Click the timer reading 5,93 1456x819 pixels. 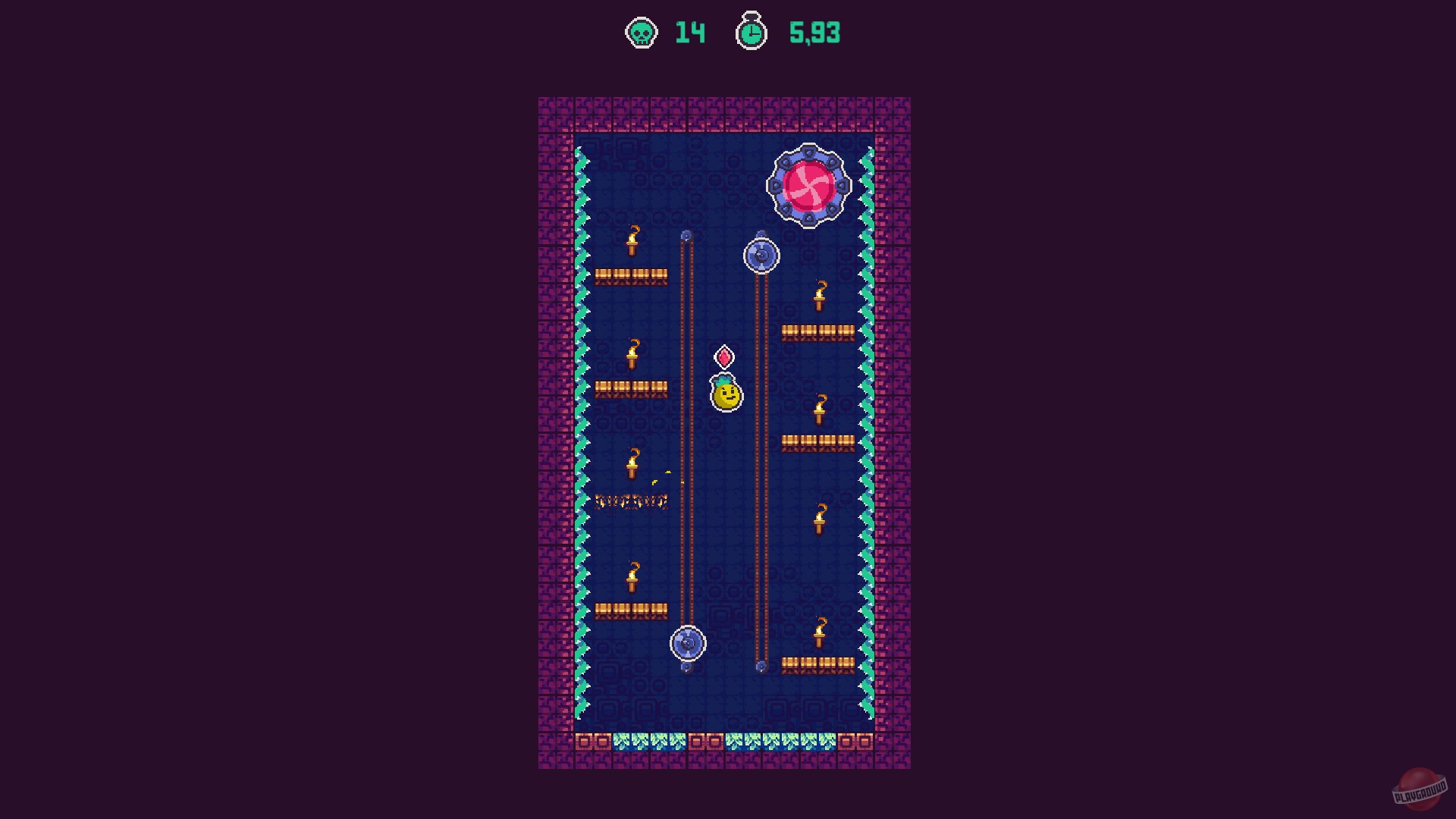(x=815, y=33)
